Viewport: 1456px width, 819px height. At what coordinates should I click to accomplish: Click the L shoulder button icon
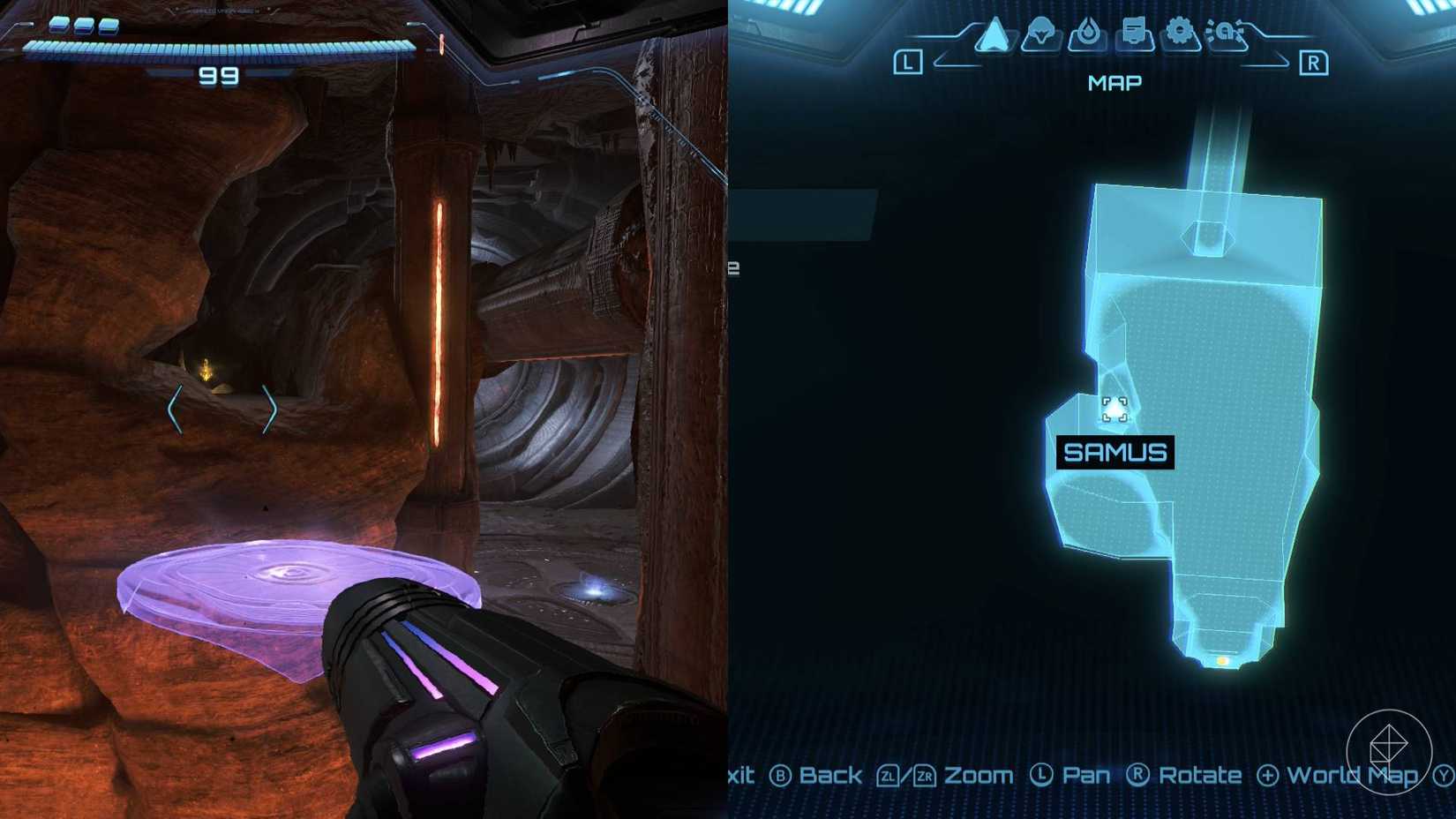click(x=909, y=62)
